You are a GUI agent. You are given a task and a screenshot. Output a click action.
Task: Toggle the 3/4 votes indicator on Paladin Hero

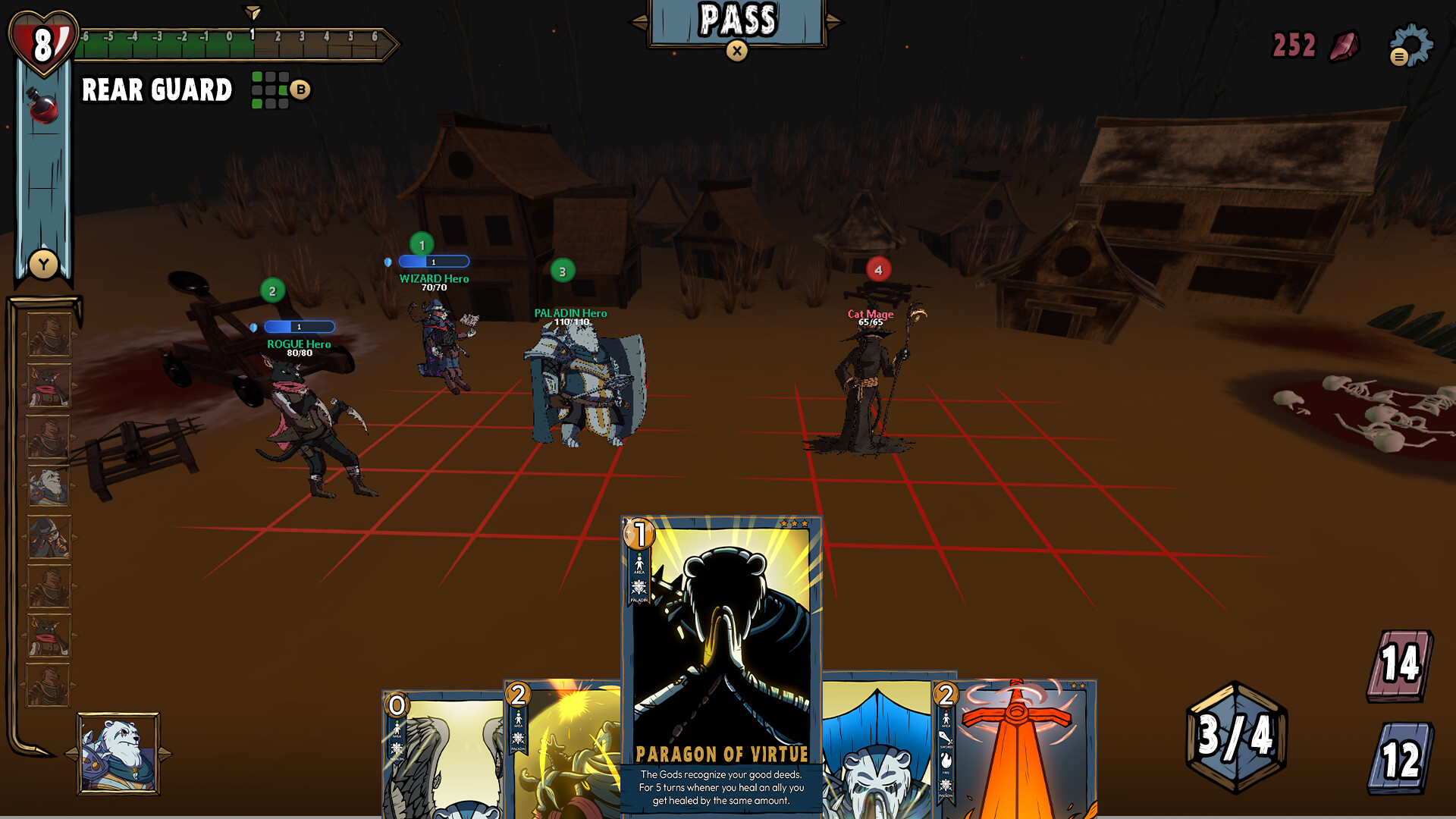[x=561, y=271]
